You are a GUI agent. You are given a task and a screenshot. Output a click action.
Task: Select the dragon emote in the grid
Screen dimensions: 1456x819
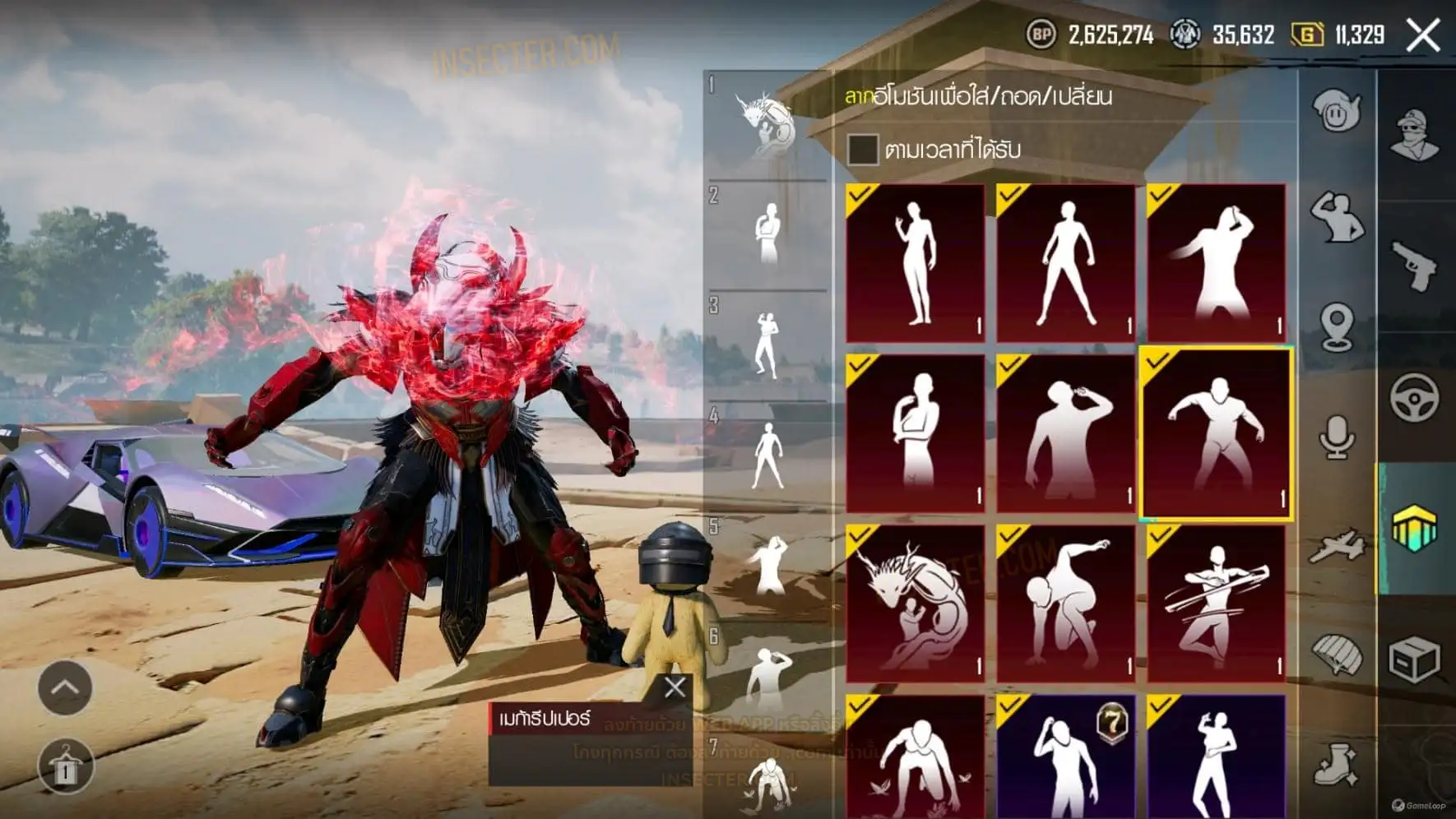(x=915, y=603)
